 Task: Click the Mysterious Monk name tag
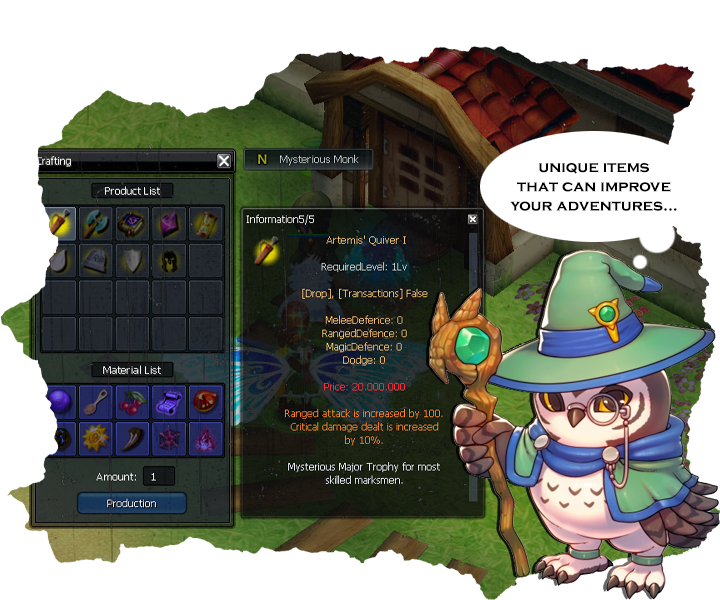(x=309, y=159)
